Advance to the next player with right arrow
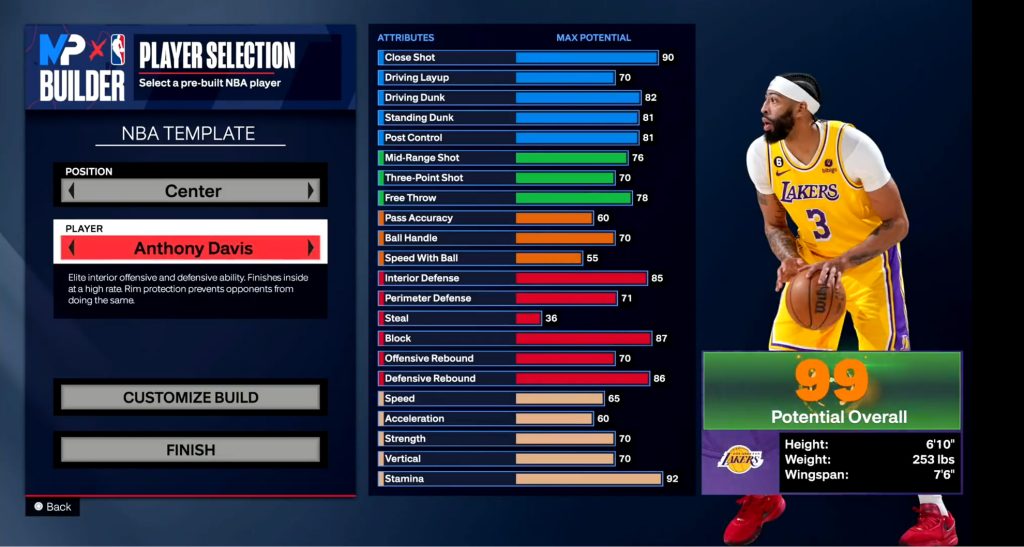Viewport: 1024px width, 547px height. (x=312, y=248)
